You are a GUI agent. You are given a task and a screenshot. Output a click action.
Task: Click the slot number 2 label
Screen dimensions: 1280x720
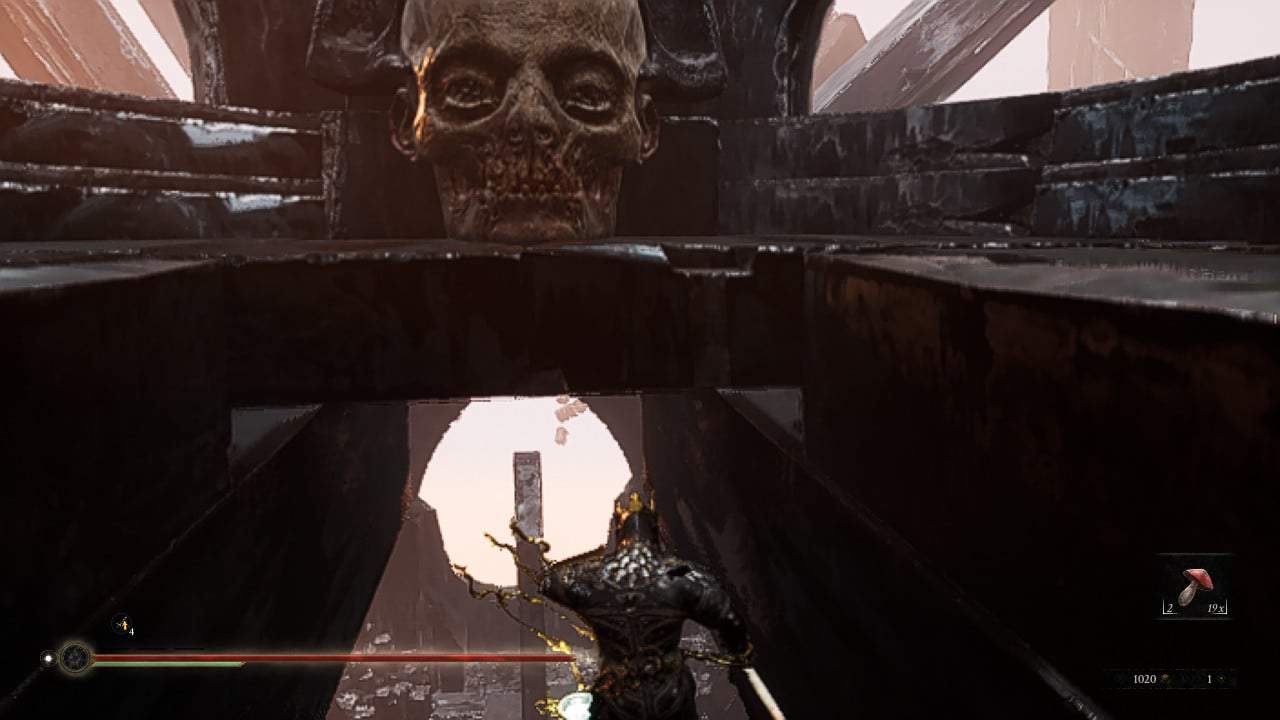point(1168,607)
